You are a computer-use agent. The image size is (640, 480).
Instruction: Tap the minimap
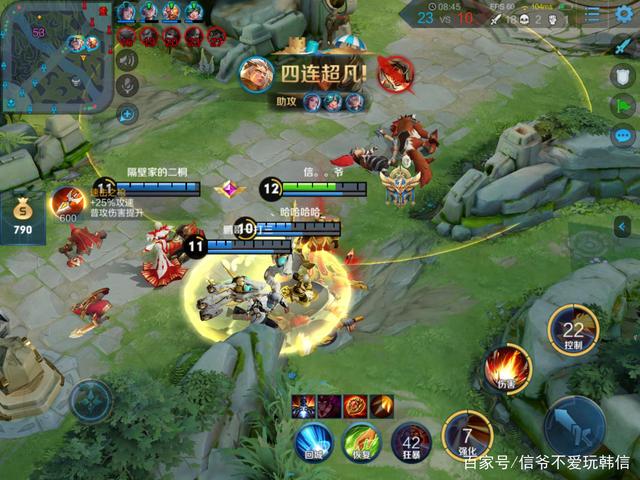56,57
